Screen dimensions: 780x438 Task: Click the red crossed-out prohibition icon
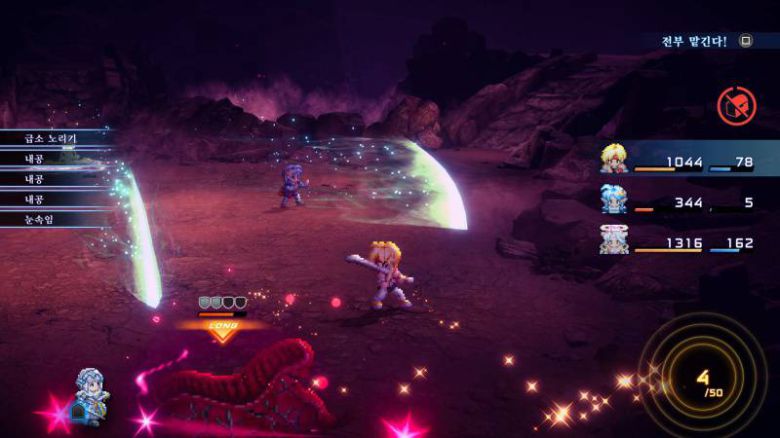736,106
